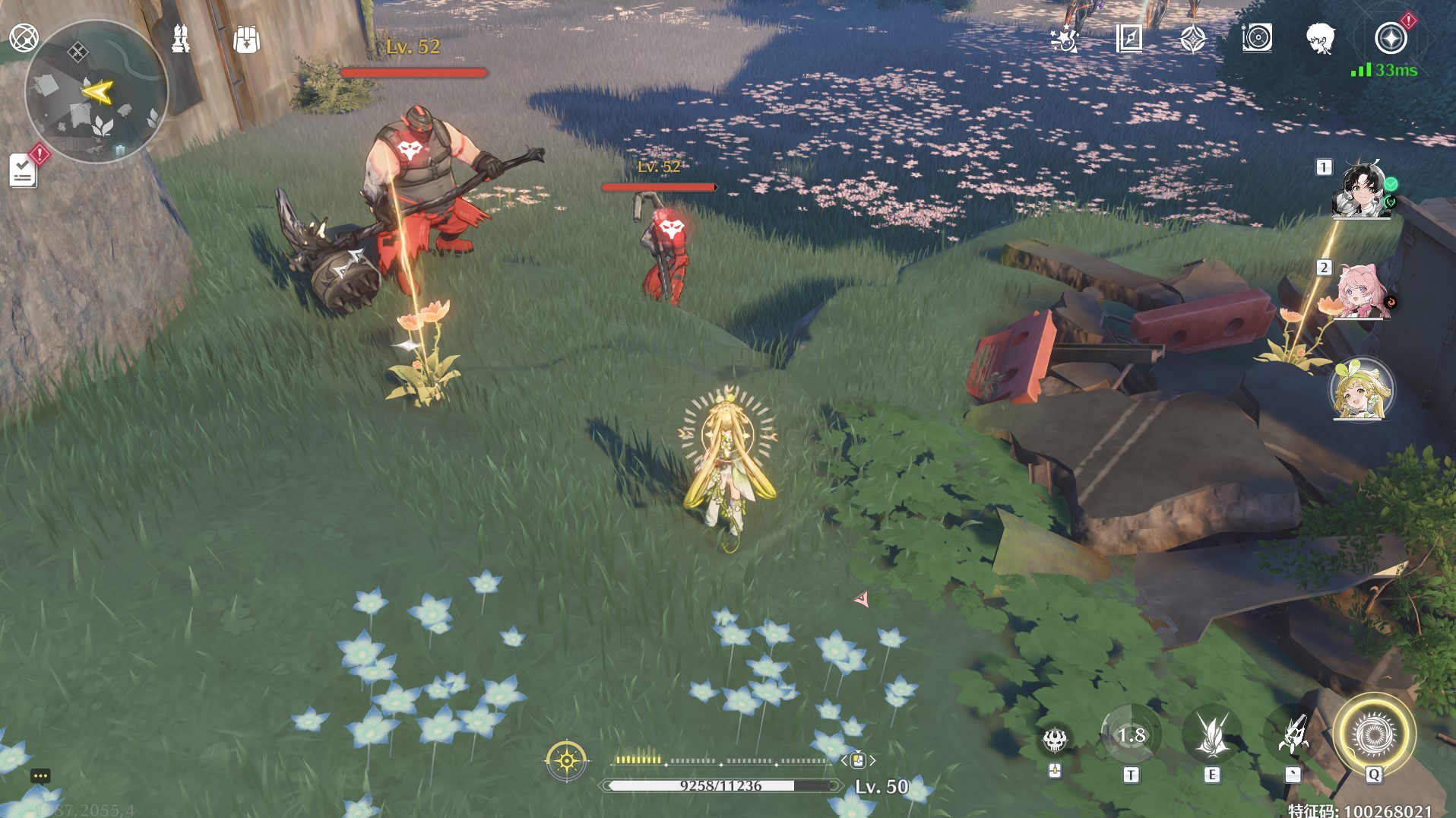Open the concentric-rings square icon

coord(1257,38)
